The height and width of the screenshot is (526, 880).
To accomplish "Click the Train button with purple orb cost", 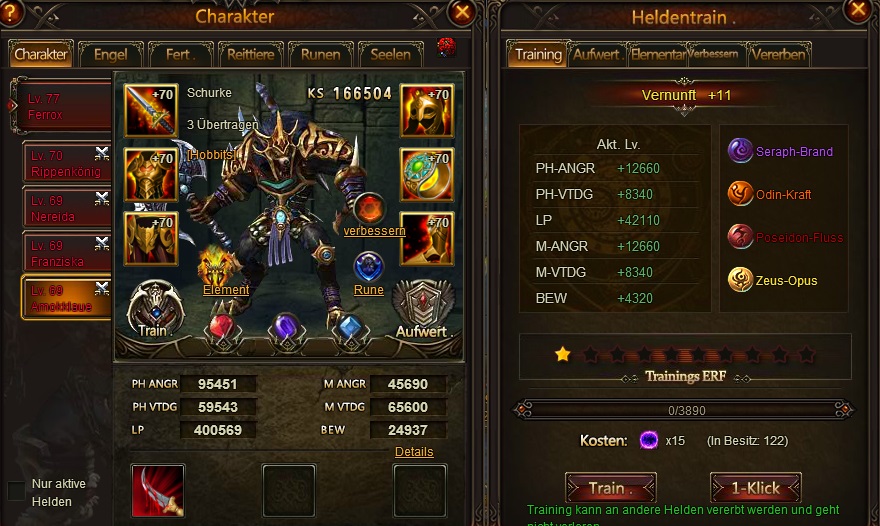I will (610, 489).
